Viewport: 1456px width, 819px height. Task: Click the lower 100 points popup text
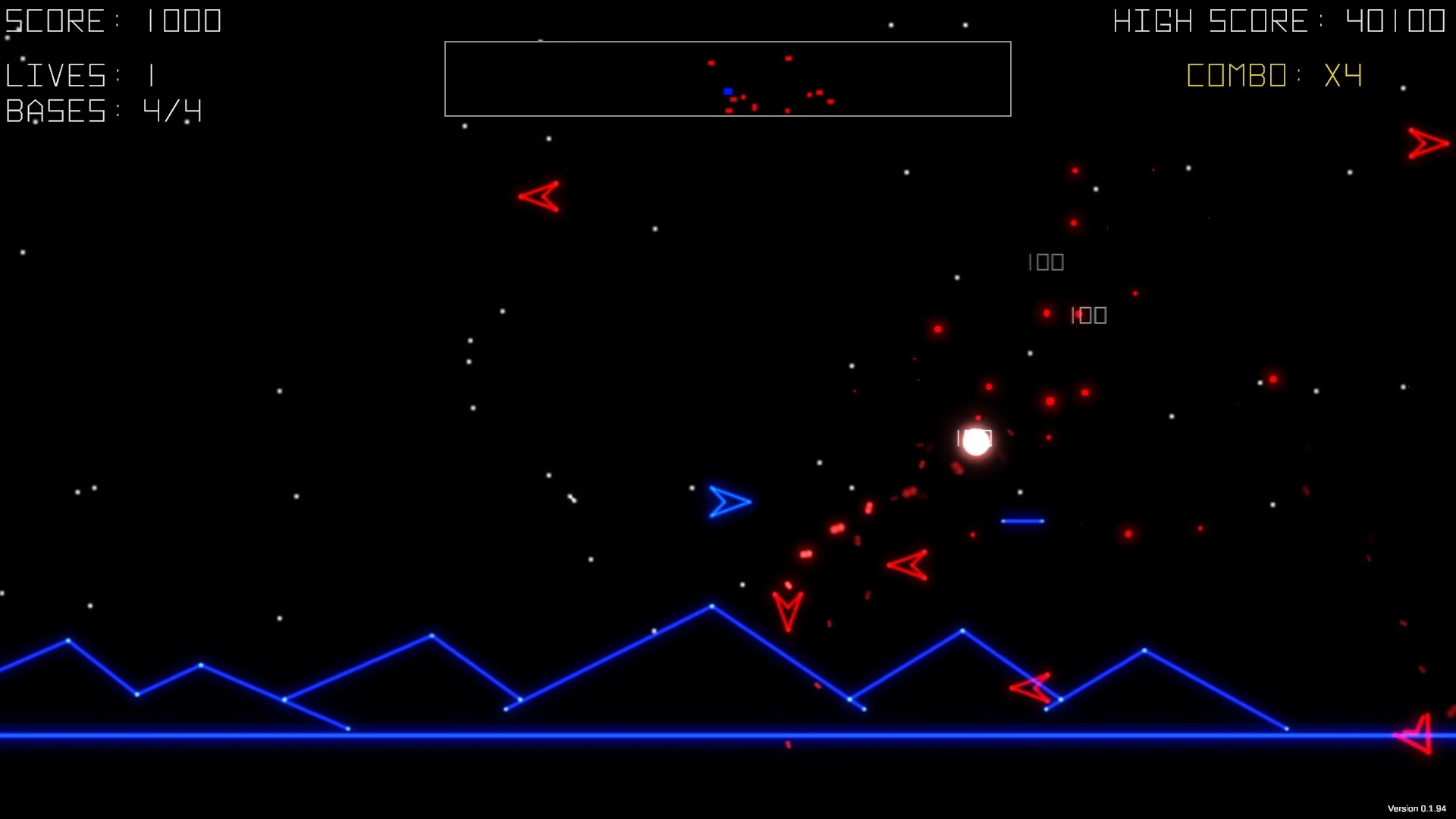(x=1088, y=315)
